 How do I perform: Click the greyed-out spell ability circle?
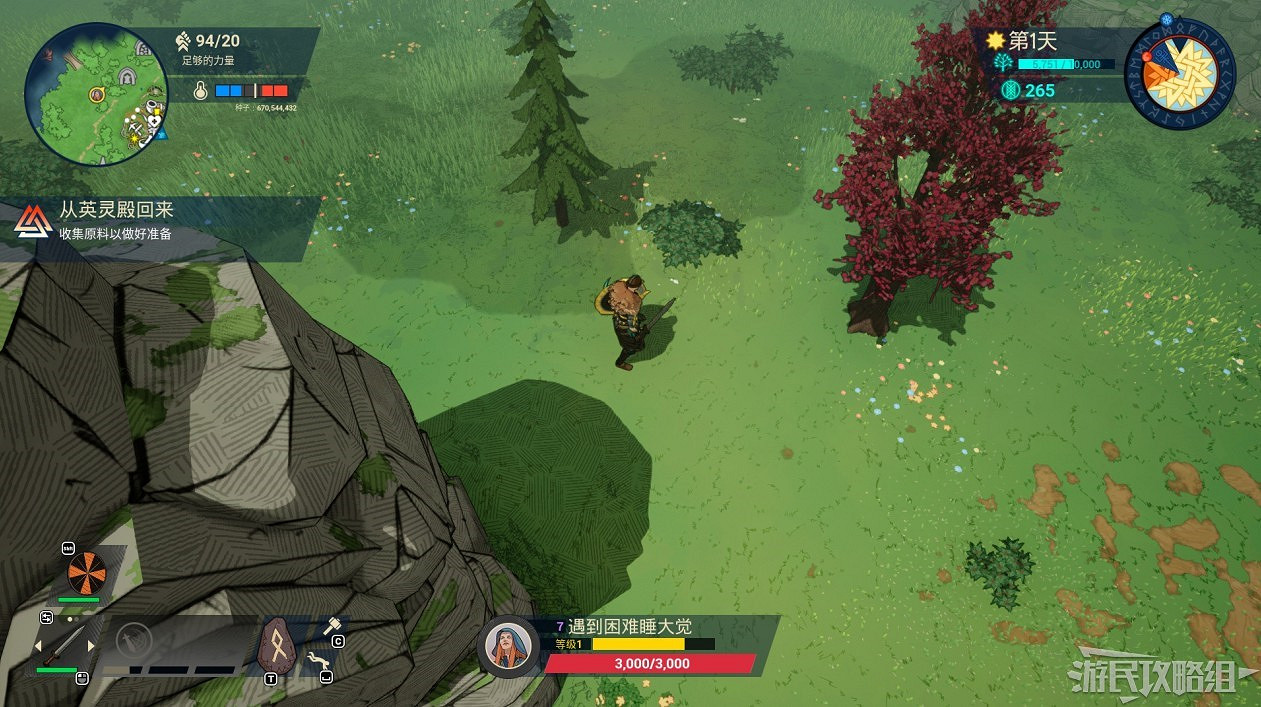coord(133,640)
